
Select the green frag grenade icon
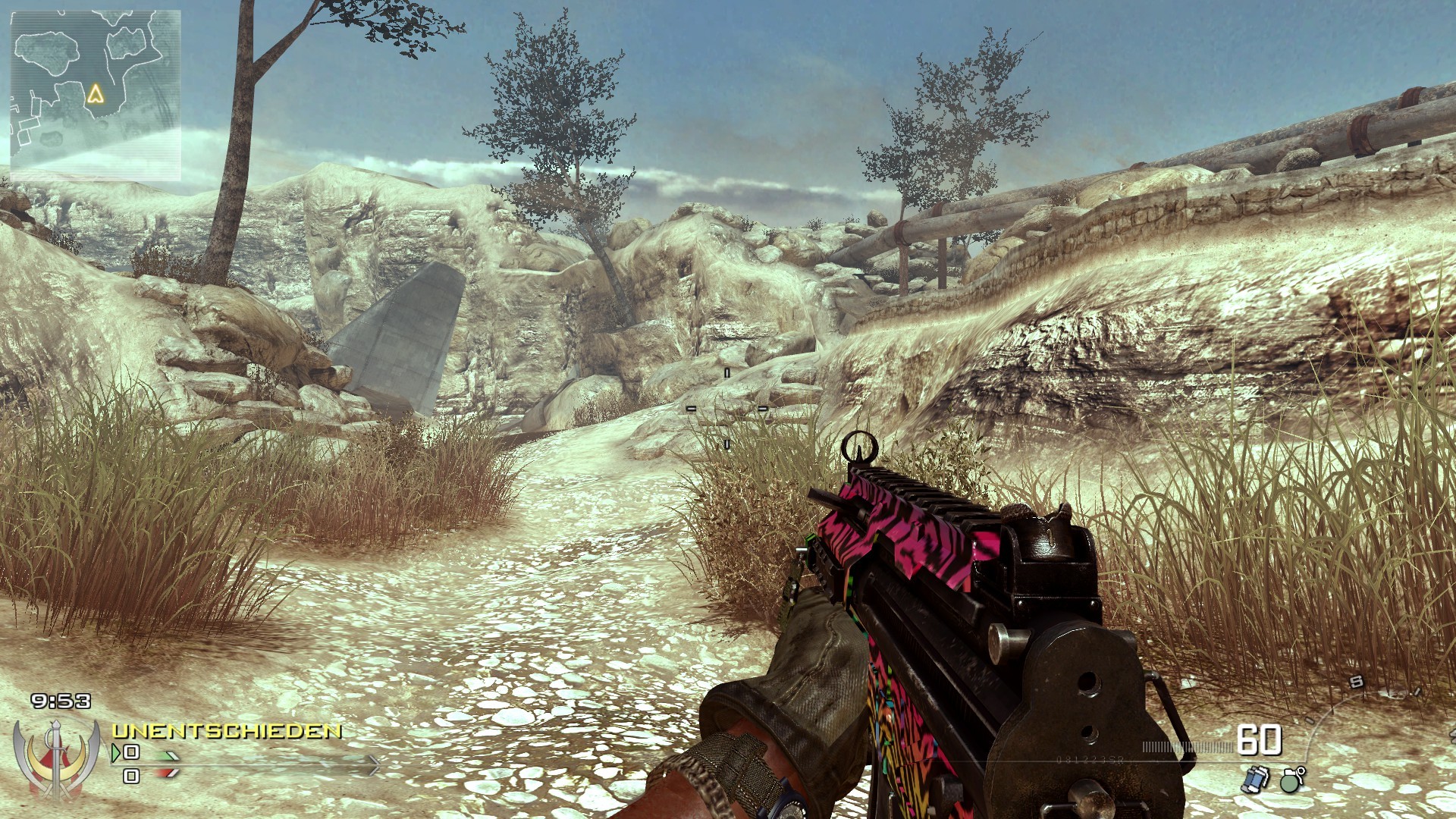pyautogui.click(x=1292, y=779)
